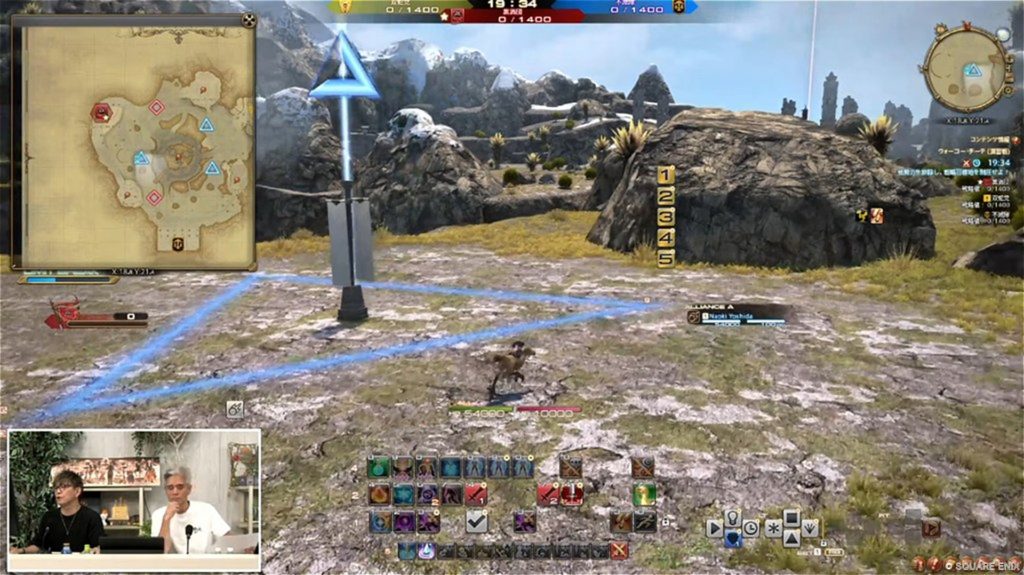Choose the solid triangle button

click(x=791, y=539)
